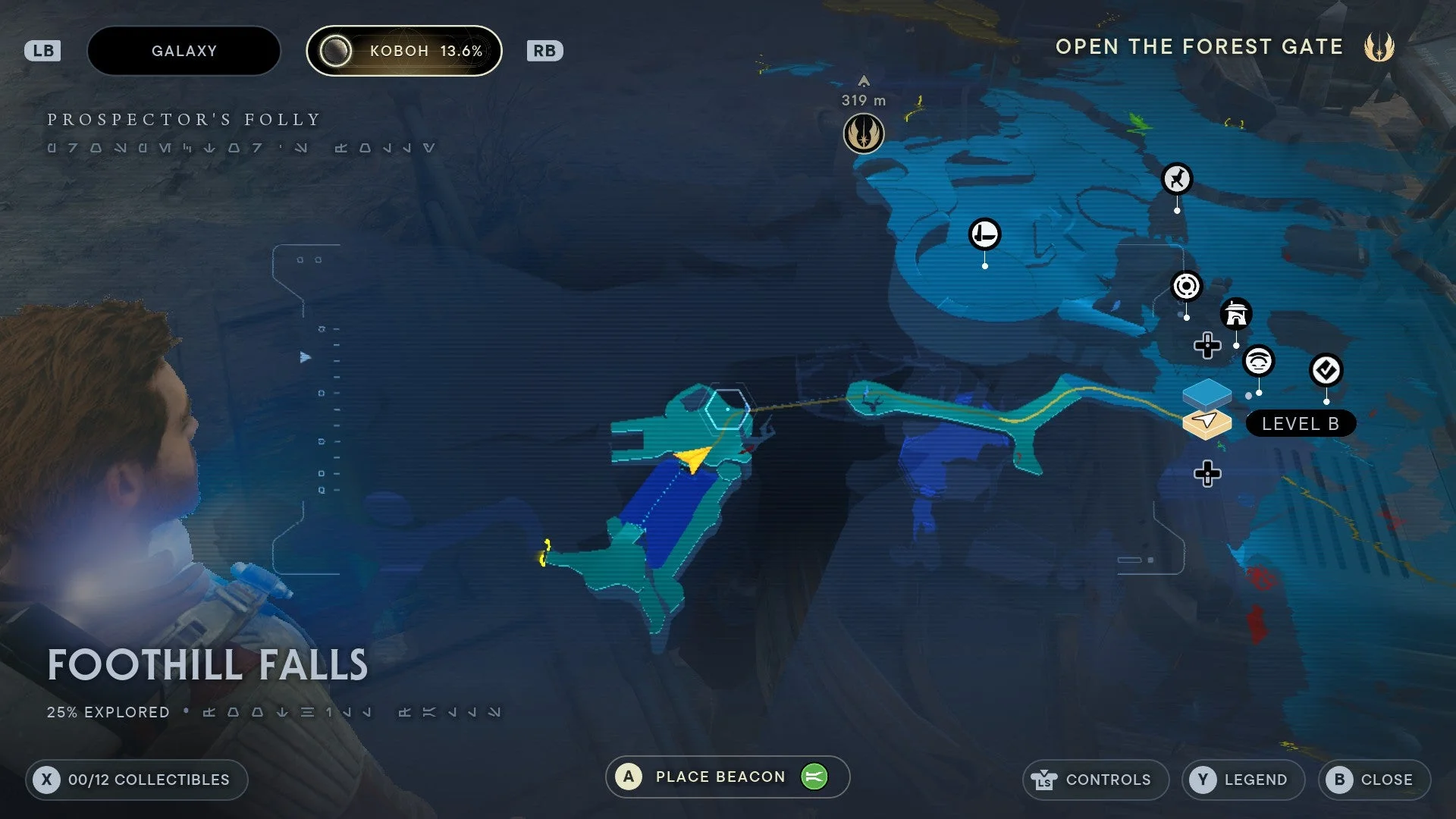
Task: Select the checkmark objective marker on the right
Action: (1326, 371)
